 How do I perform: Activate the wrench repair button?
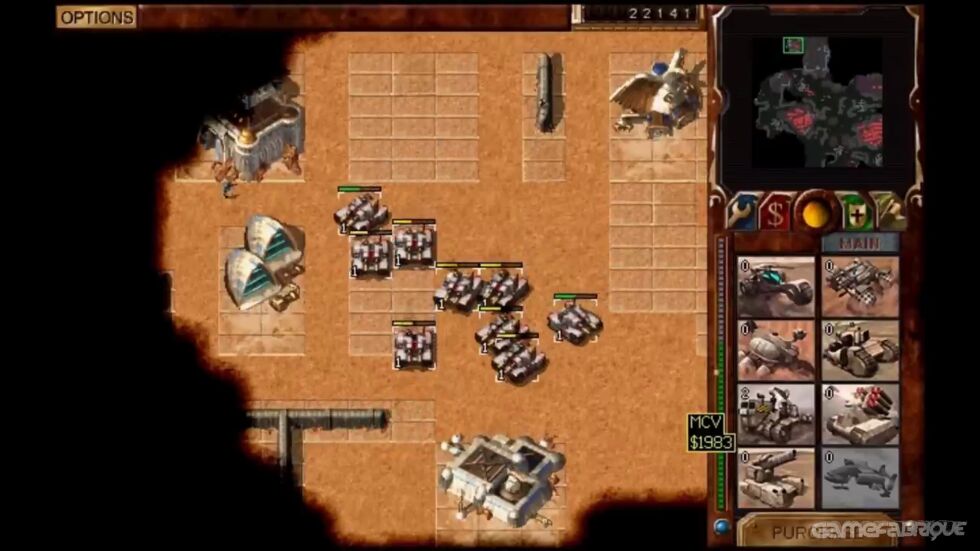click(x=741, y=213)
